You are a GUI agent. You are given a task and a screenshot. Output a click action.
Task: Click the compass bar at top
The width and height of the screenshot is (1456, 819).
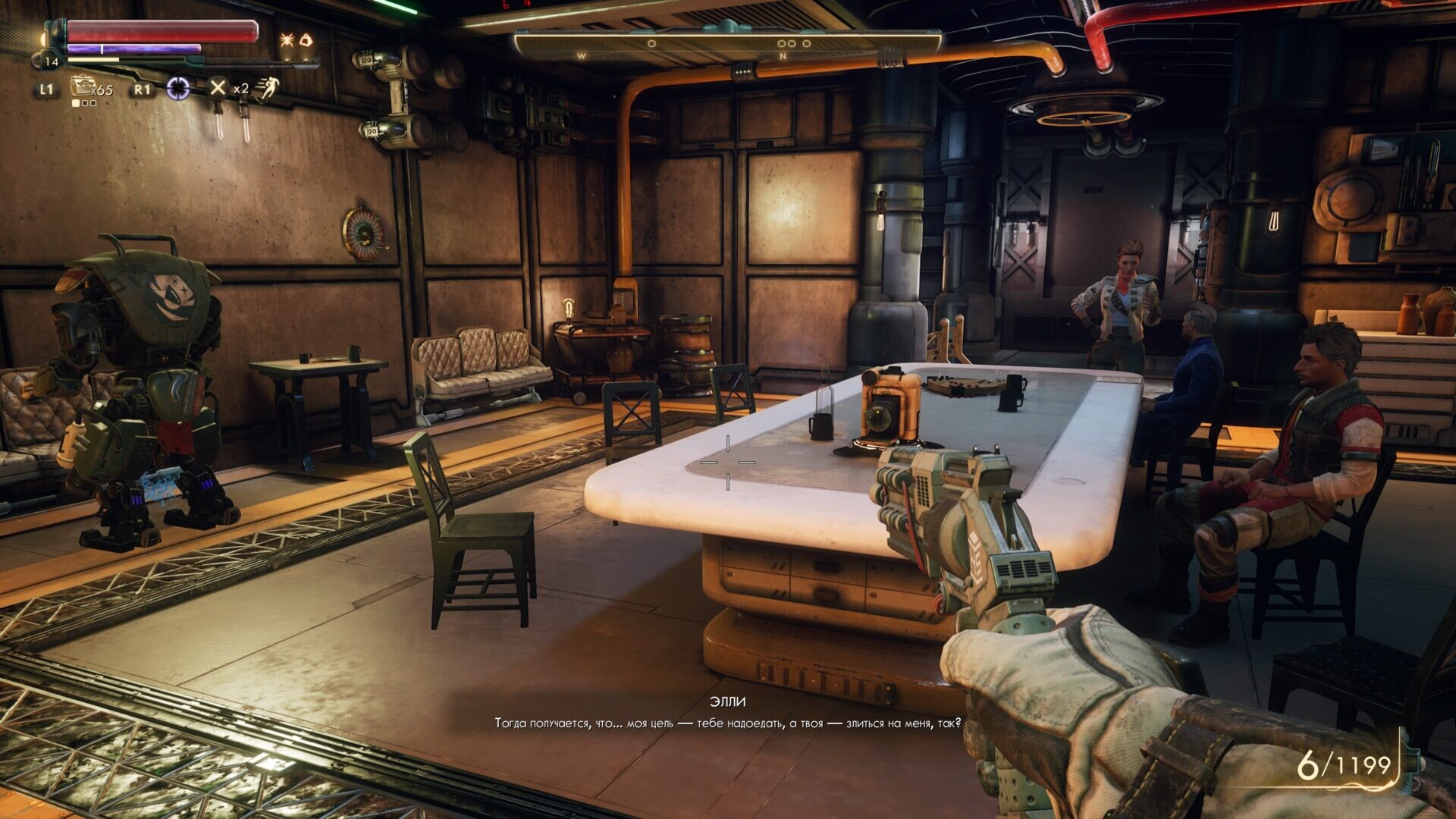pos(726,45)
